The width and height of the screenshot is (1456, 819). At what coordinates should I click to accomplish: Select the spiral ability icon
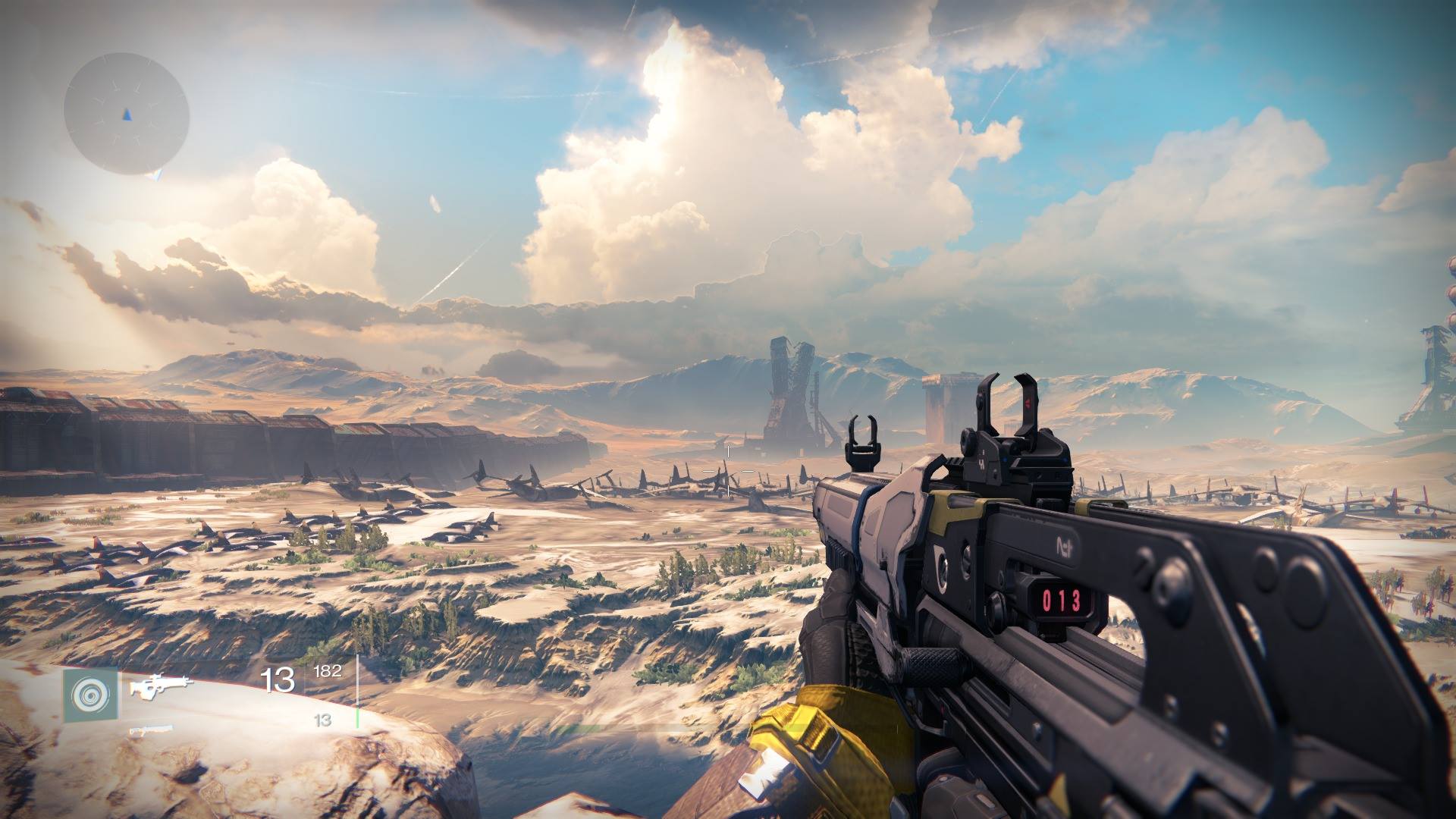tap(91, 695)
